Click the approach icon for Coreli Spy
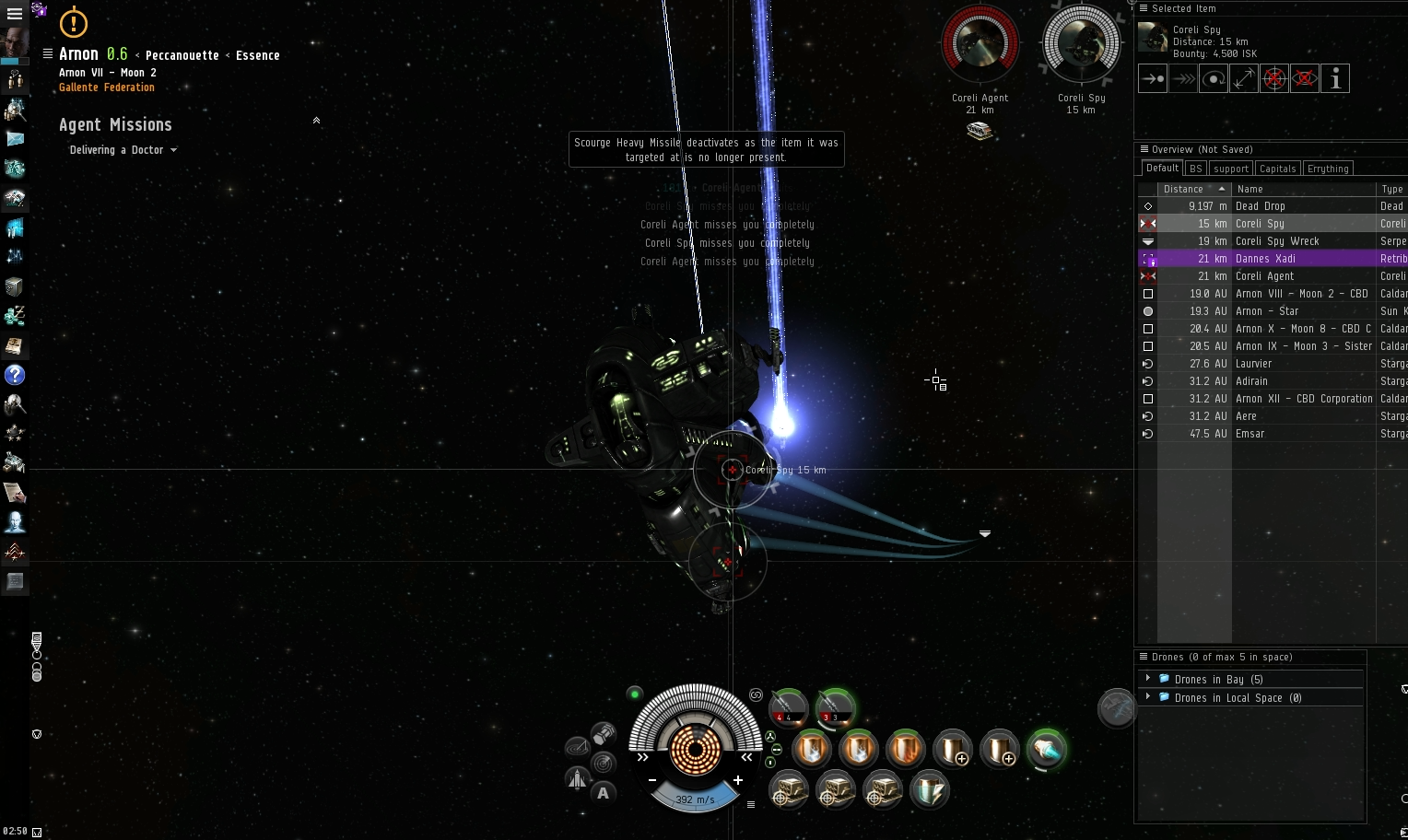 click(x=1152, y=78)
